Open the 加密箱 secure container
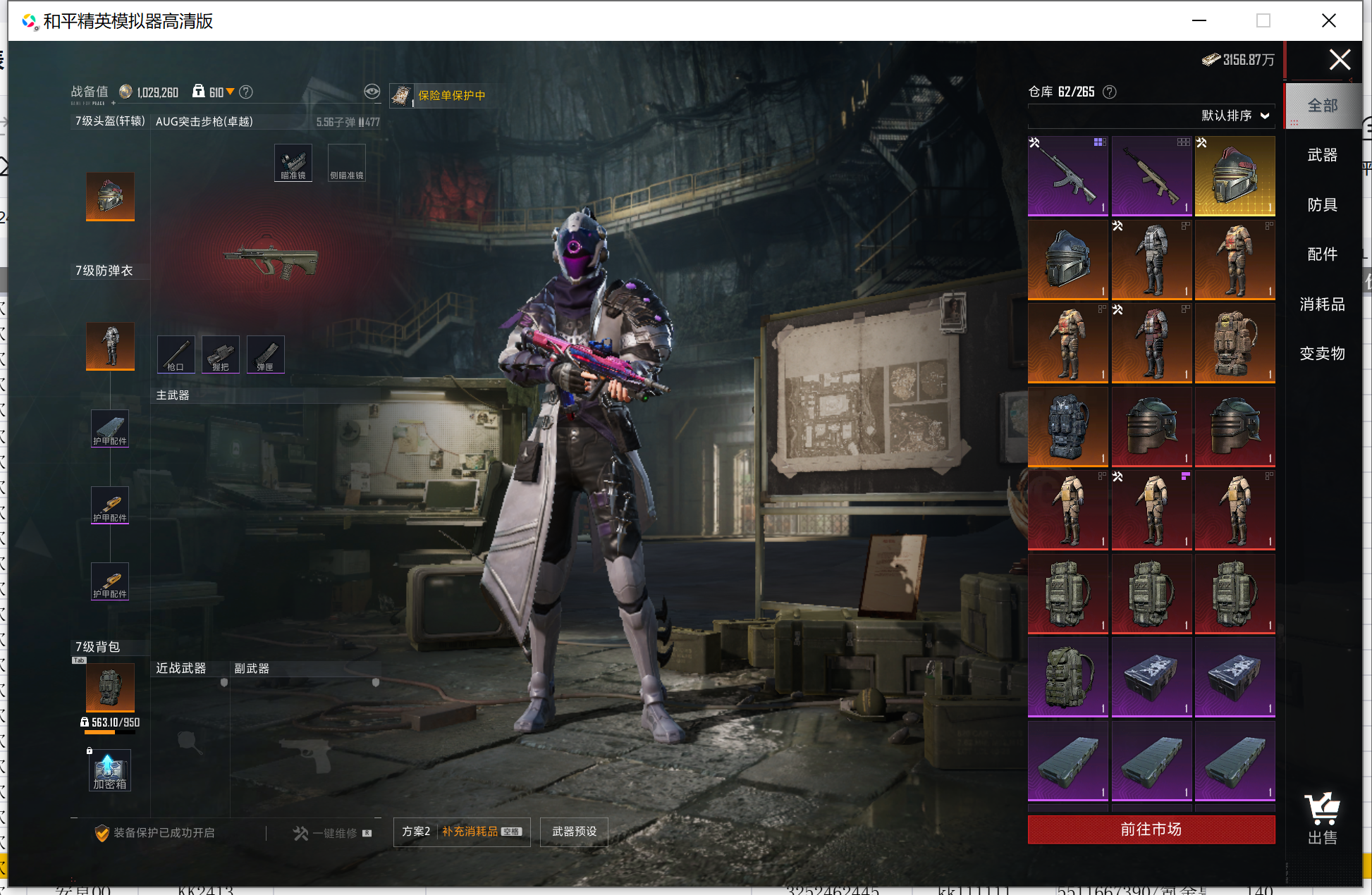The width and height of the screenshot is (1372, 895). (x=110, y=770)
